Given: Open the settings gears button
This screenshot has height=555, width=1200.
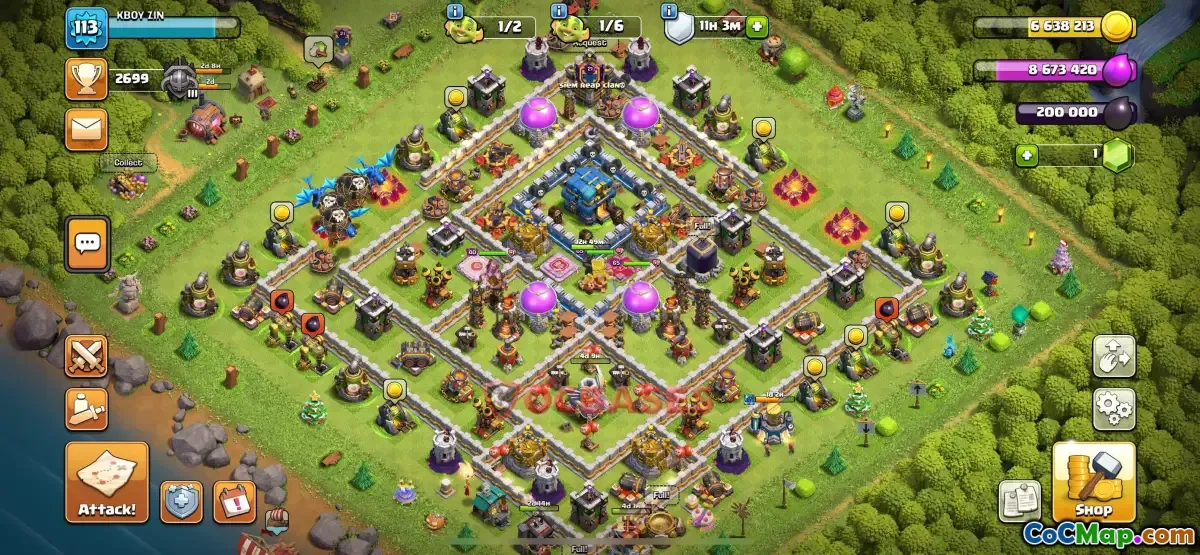Looking at the screenshot, I should [x=1113, y=409].
